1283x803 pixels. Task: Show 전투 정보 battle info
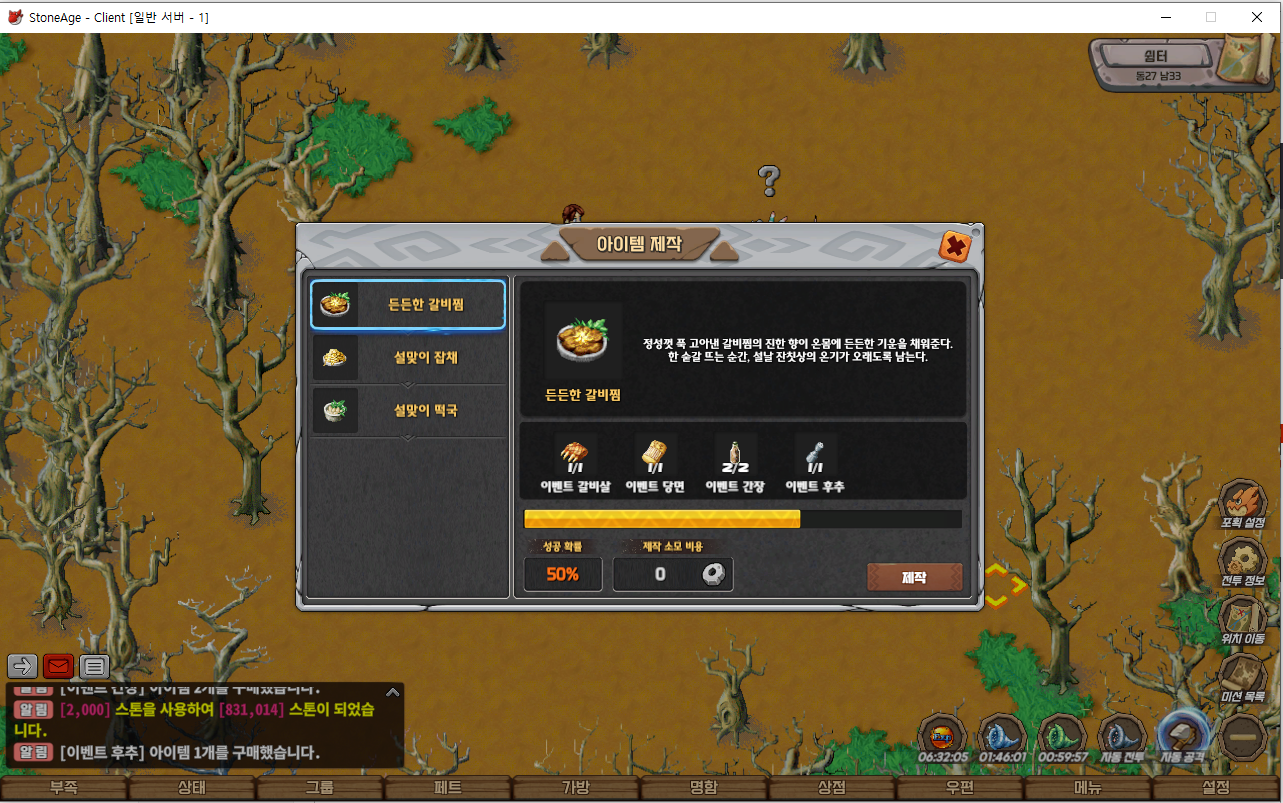pyautogui.click(x=1243, y=561)
